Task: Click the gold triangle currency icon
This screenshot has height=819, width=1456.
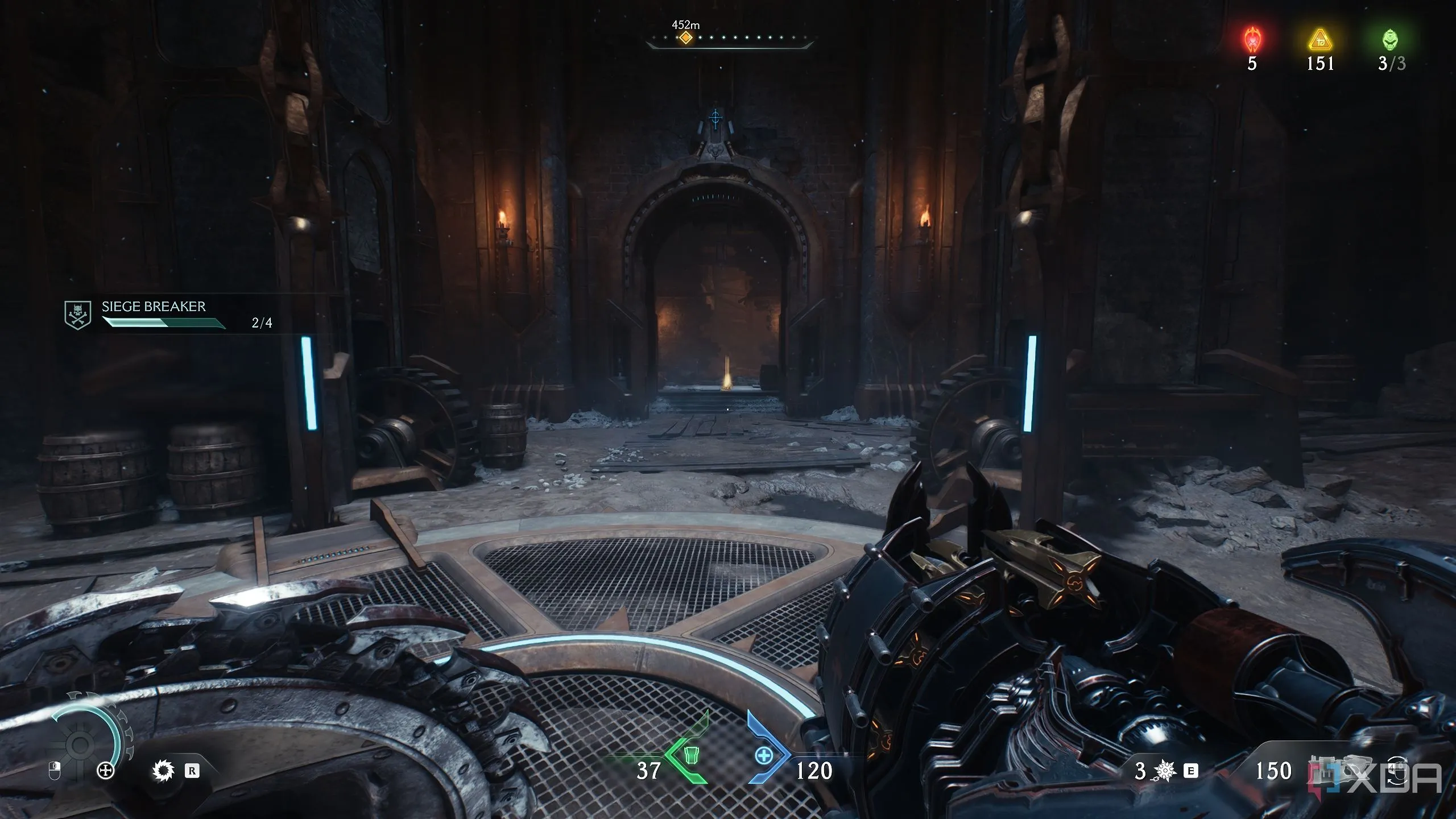Action: tap(1319, 40)
